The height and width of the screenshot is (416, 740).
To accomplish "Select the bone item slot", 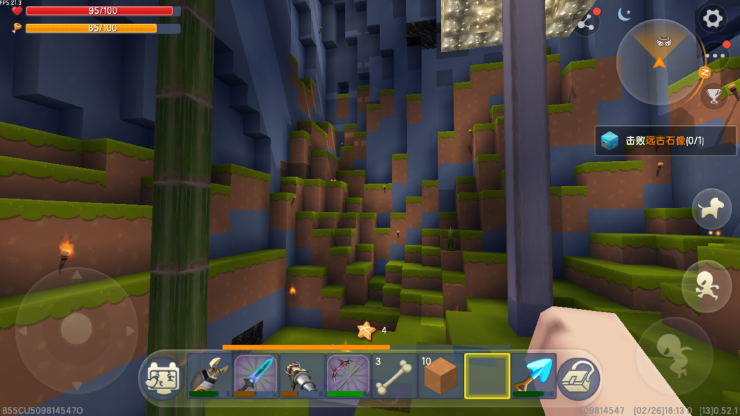I will pyautogui.click(x=393, y=376).
